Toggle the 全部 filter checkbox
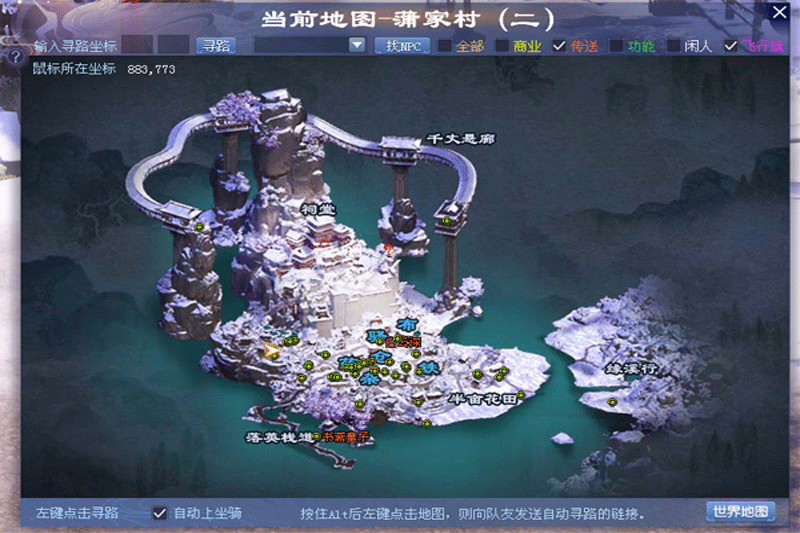This screenshot has height=533, width=800. click(x=445, y=46)
